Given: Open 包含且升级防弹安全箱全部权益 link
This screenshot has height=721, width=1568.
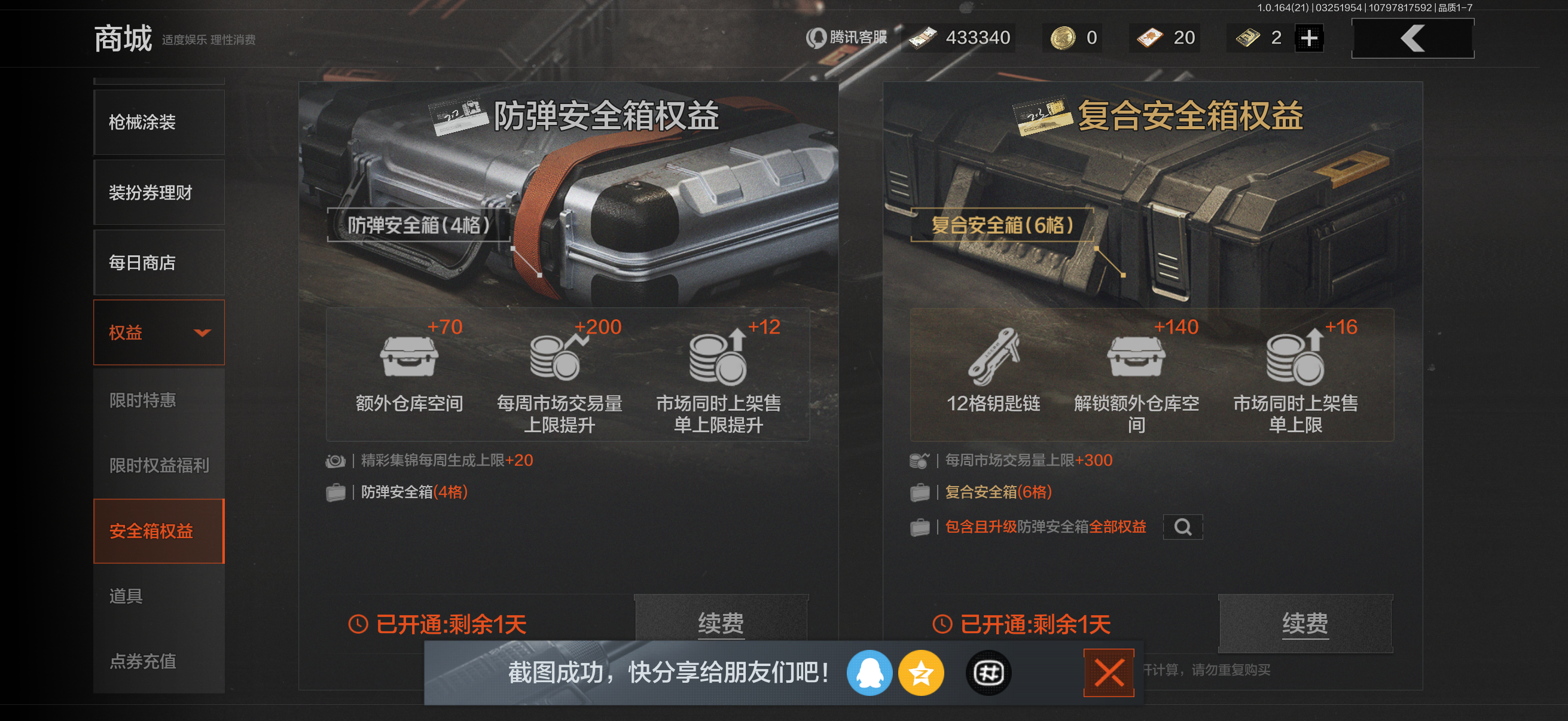Looking at the screenshot, I should tap(1047, 527).
